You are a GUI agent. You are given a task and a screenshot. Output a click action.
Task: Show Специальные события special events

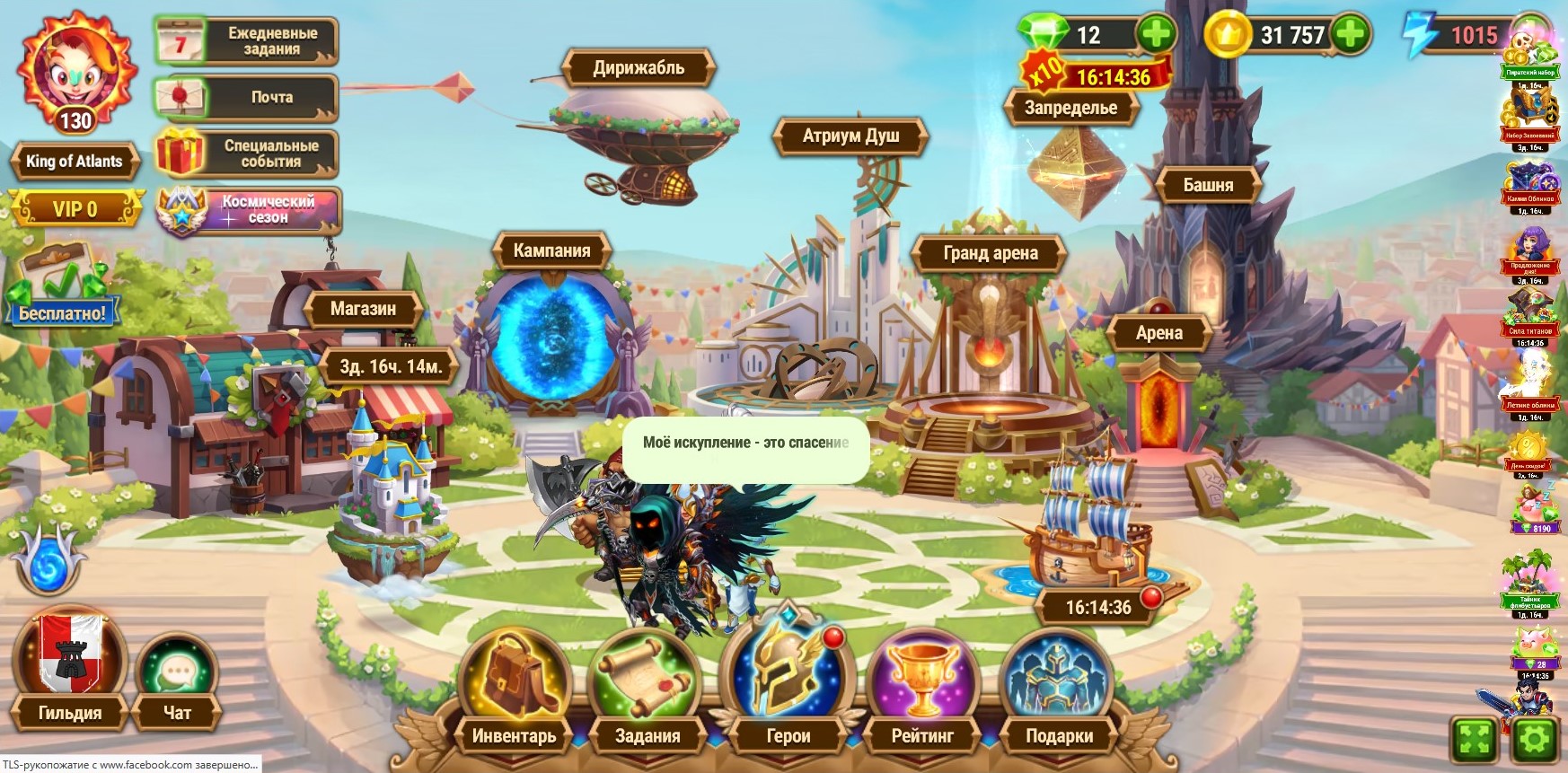click(x=246, y=154)
